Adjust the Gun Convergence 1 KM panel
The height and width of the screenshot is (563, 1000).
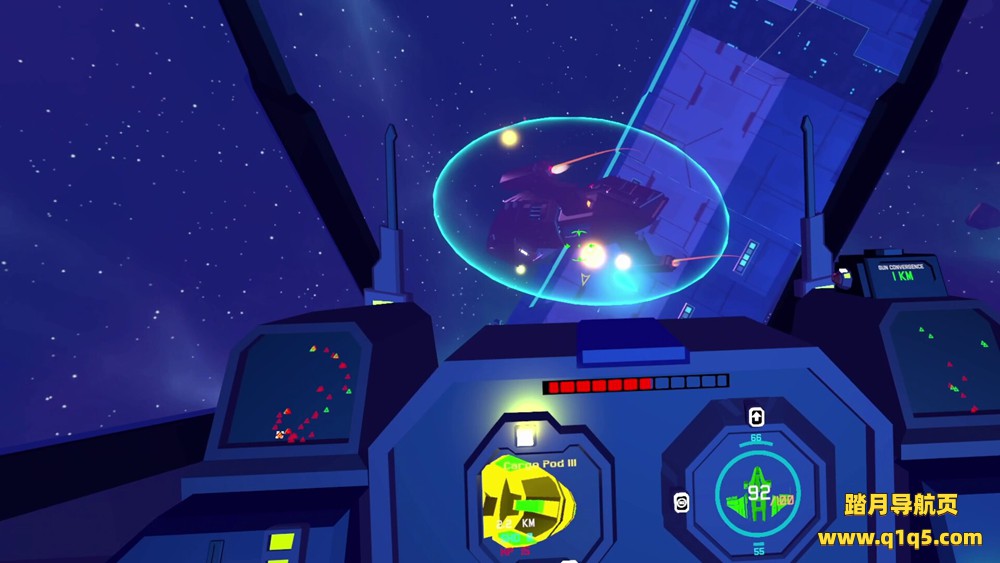[x=903, y=273]
